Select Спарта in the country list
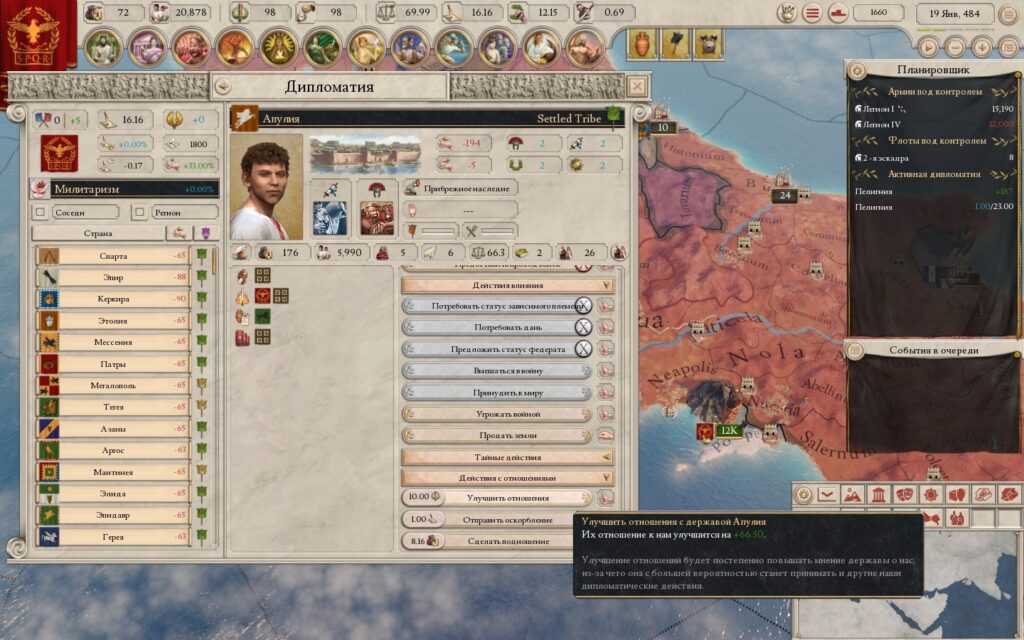1024x640 pixels. [x=113, y=255]
